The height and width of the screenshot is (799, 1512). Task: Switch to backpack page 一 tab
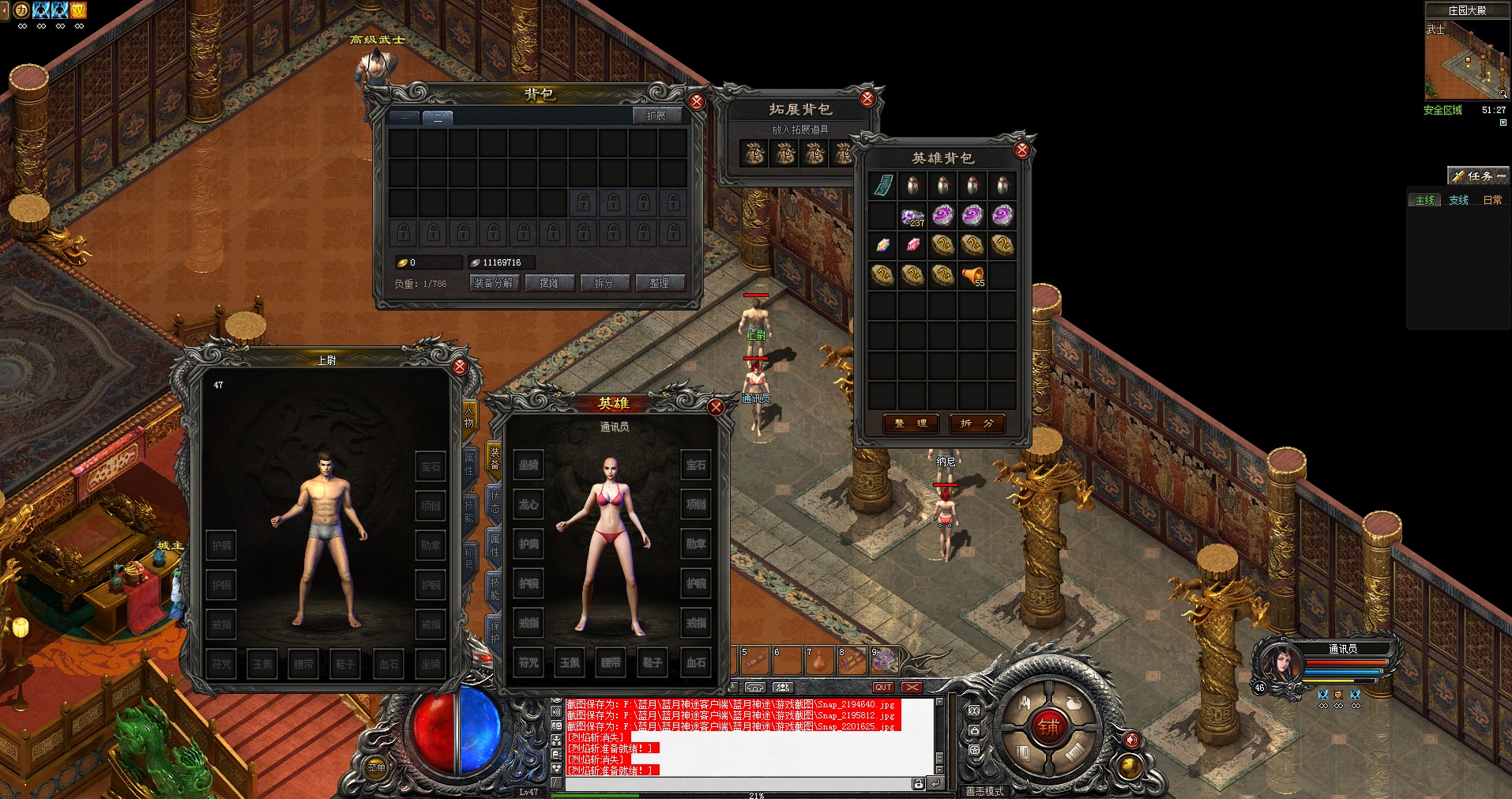pyautogui.click(x=405, y=117)
